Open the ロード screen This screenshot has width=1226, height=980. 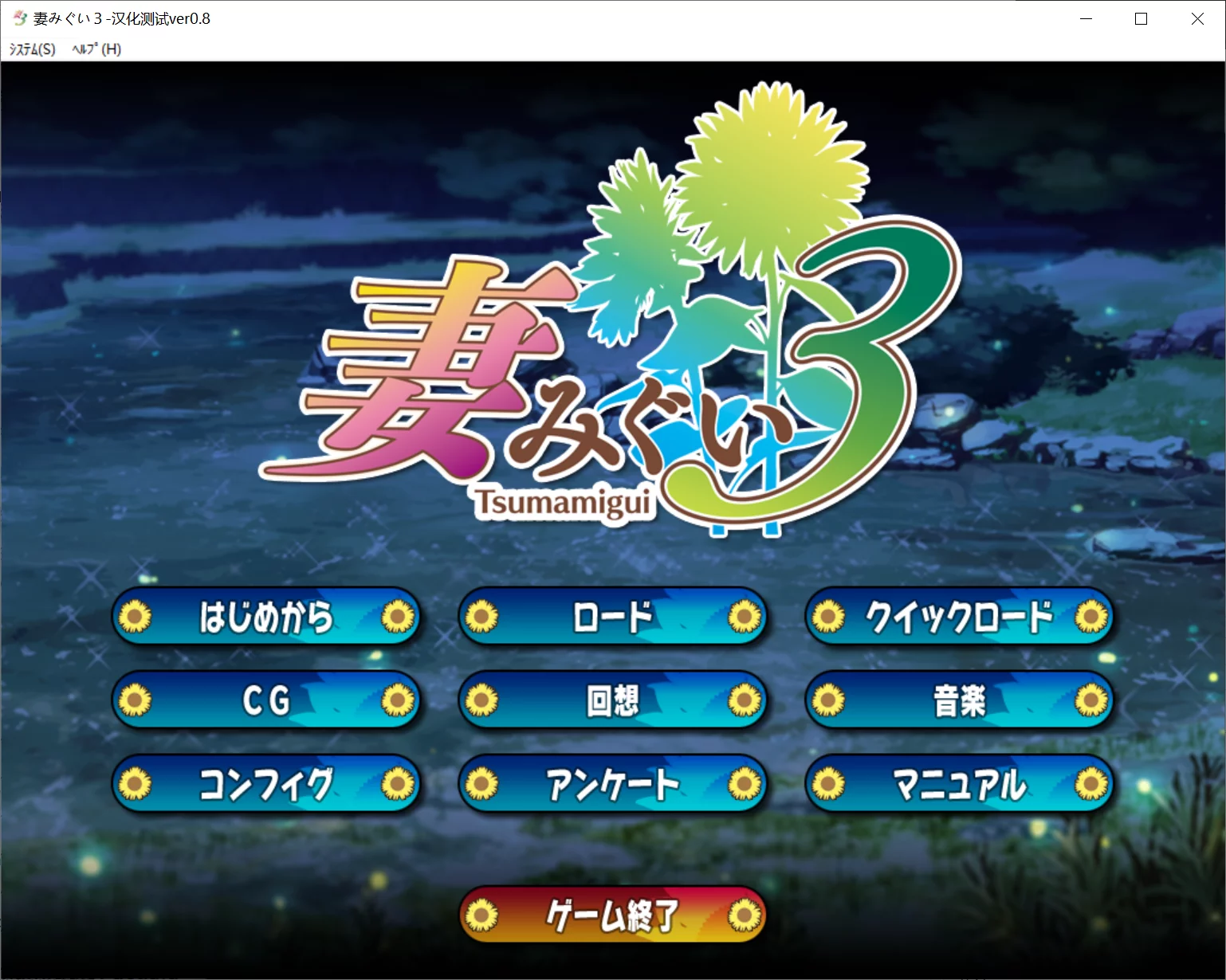pyautogui.click(x=612, y=616)
